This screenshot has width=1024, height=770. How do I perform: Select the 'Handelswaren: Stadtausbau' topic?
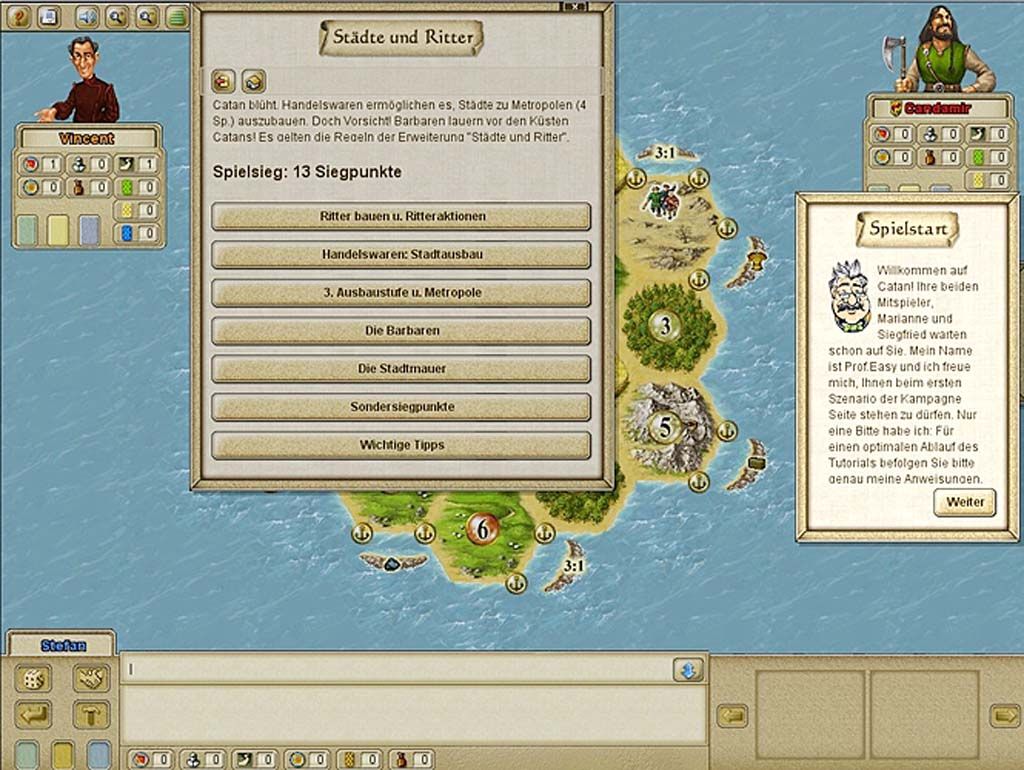pyautogui.click(x=401, y=254)
